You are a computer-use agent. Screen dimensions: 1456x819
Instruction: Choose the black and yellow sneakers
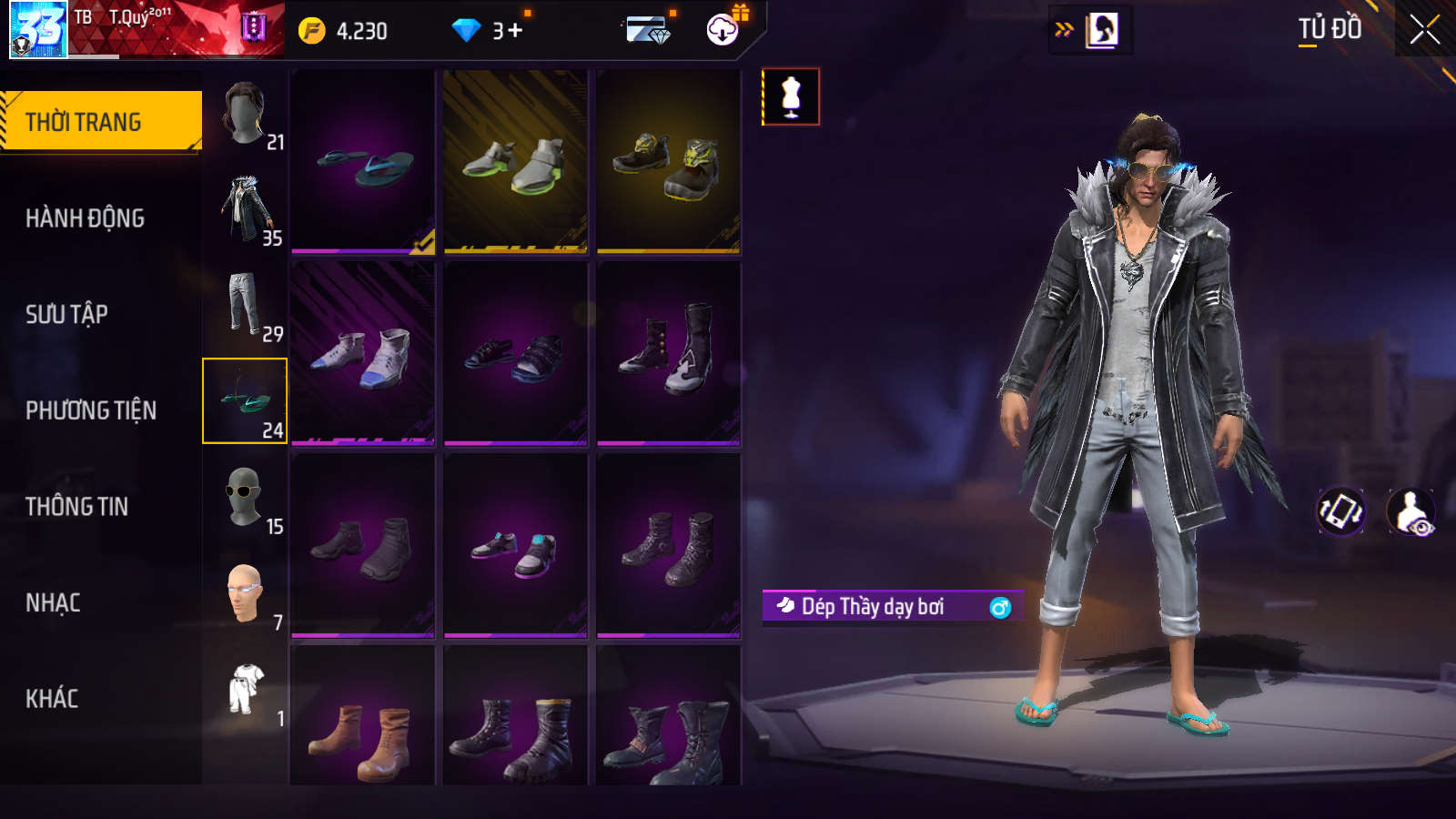point(669,162)
